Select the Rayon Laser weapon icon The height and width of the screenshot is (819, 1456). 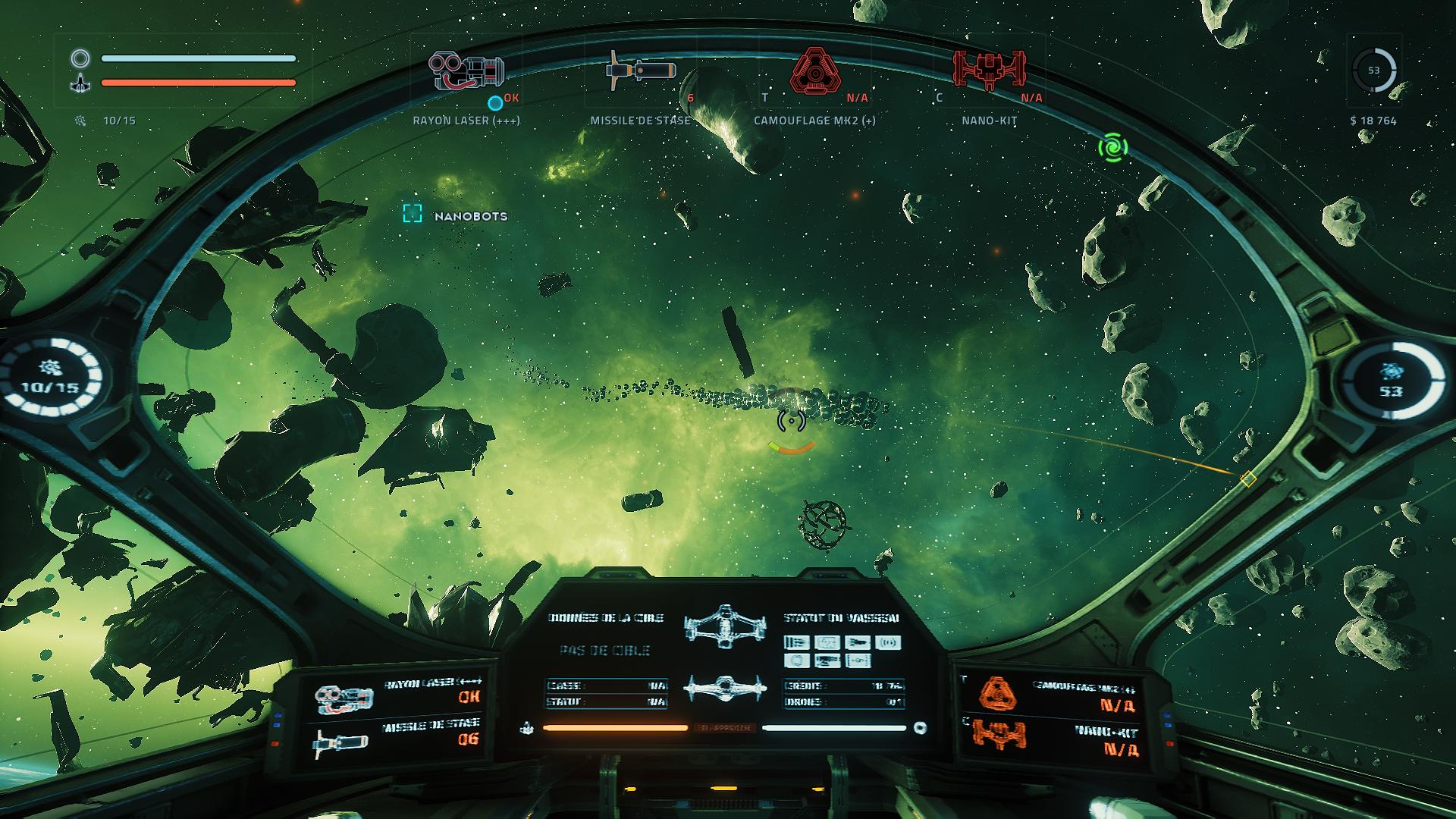point(466,72)
